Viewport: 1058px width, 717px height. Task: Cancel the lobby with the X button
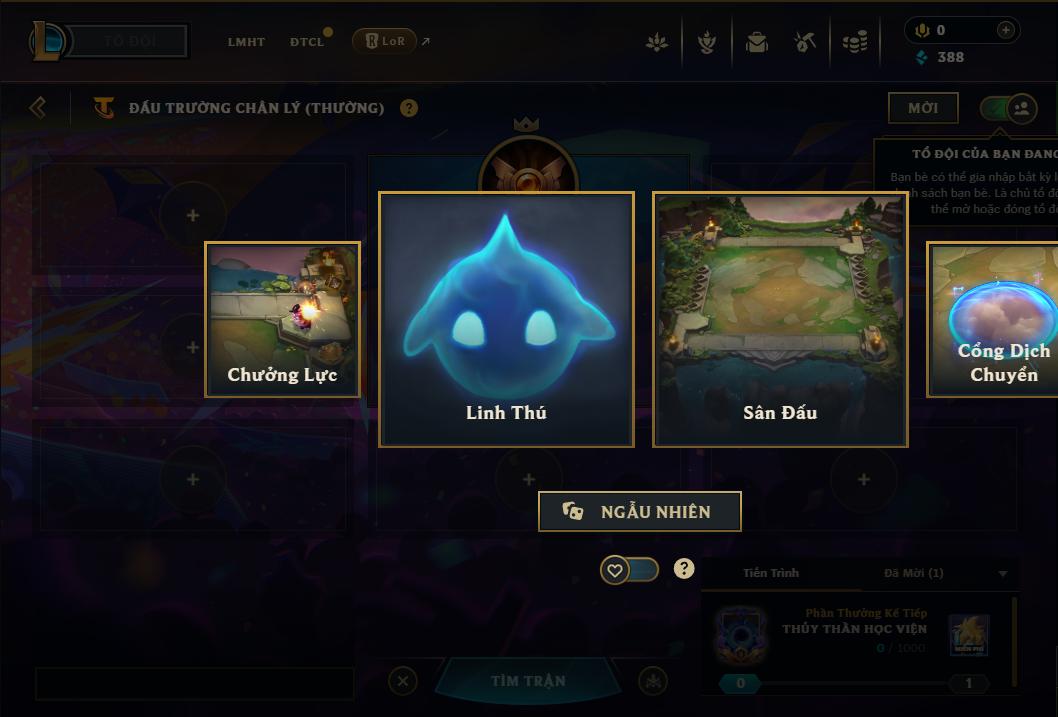(x=402, y=681)
